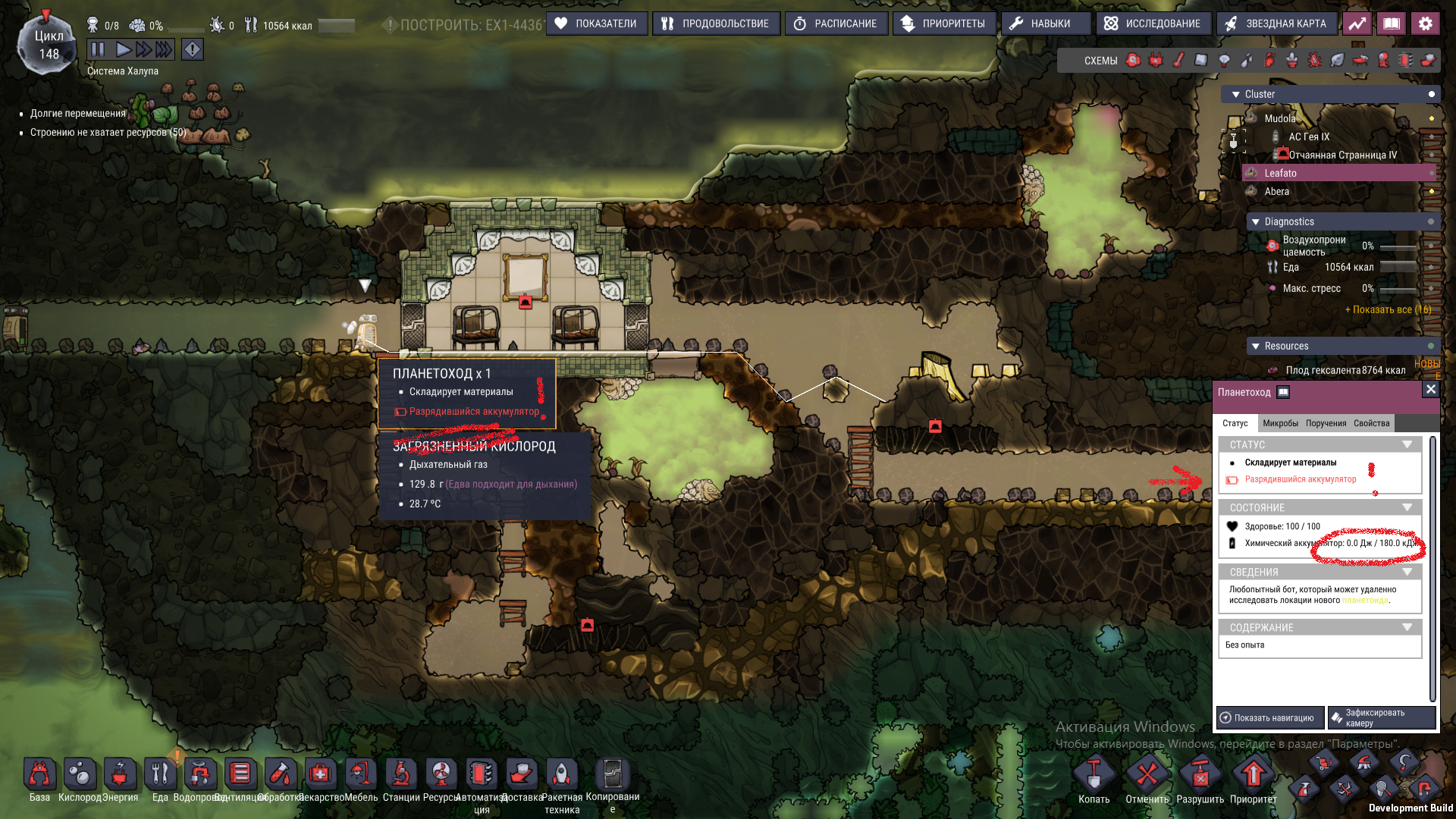Viewport: 1456px width, 819px height.
Task: Open the Продовольствие menu
Action: coord(716,24)
